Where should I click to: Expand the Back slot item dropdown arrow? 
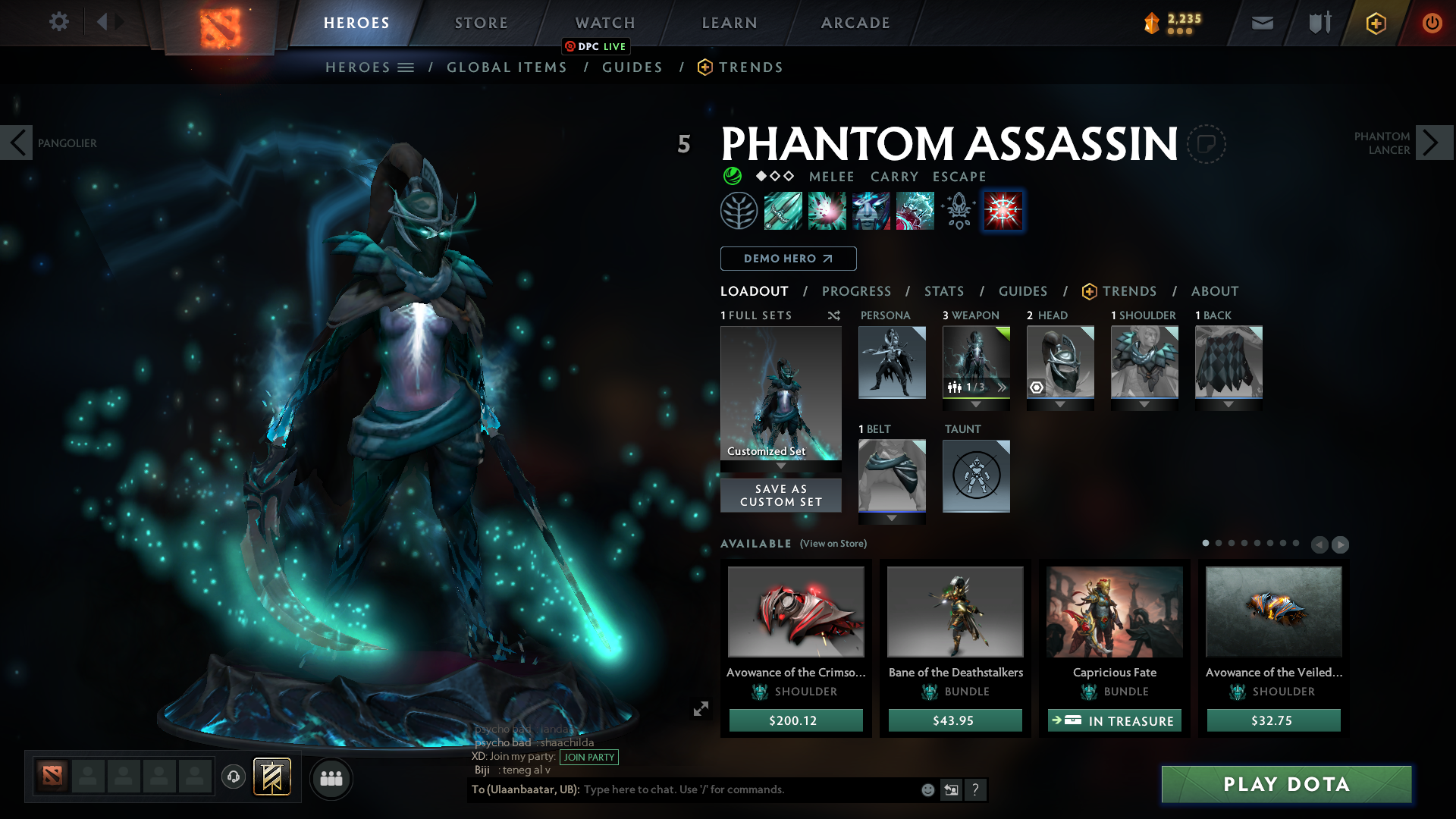[1228, 404]
